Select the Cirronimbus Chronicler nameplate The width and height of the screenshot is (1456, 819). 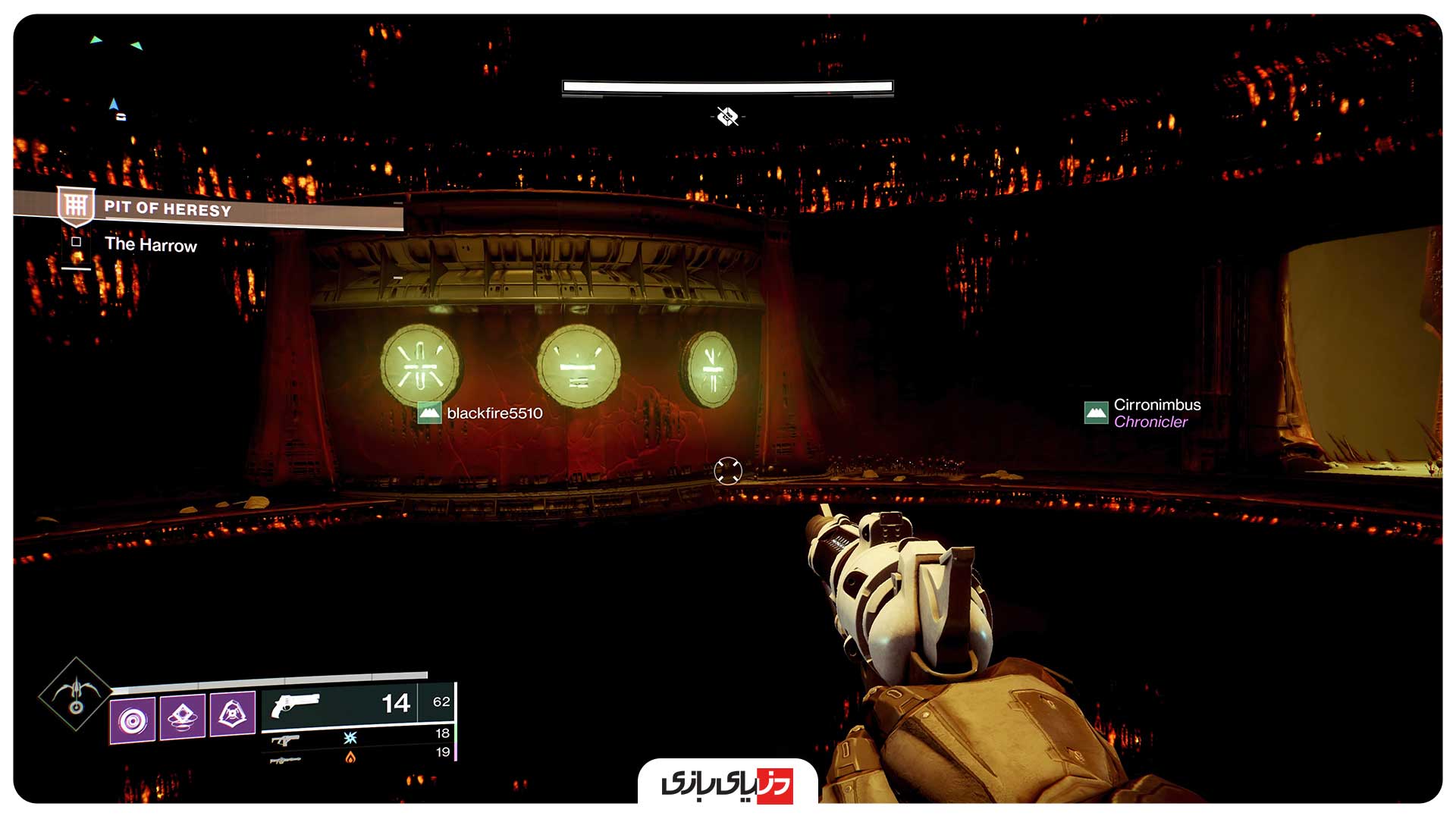click(x=1144, y=413)
